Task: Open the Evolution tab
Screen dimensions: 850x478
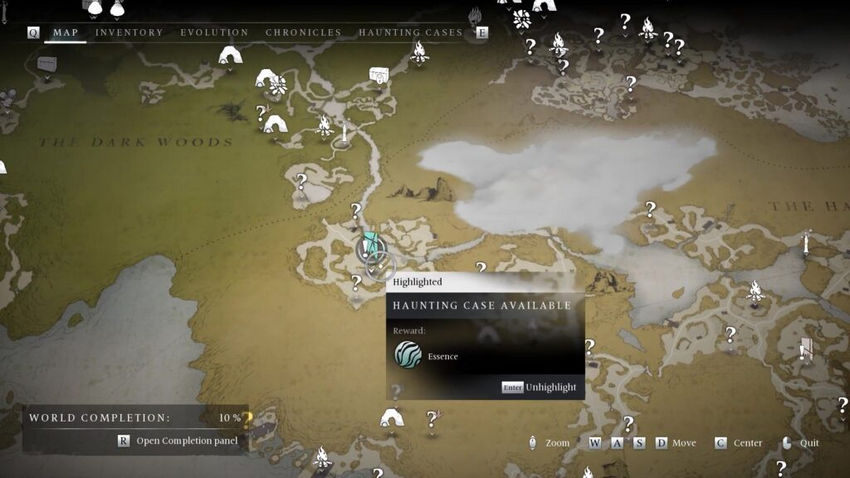Action: click(214, 33)
